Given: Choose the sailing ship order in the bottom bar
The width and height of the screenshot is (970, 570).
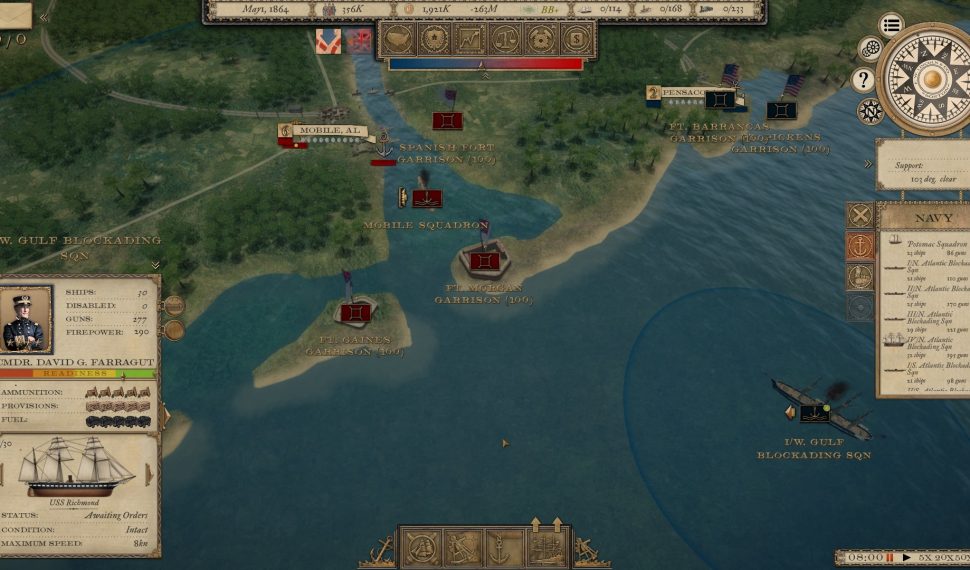Looking at the screenshot, I should (420, 548).
